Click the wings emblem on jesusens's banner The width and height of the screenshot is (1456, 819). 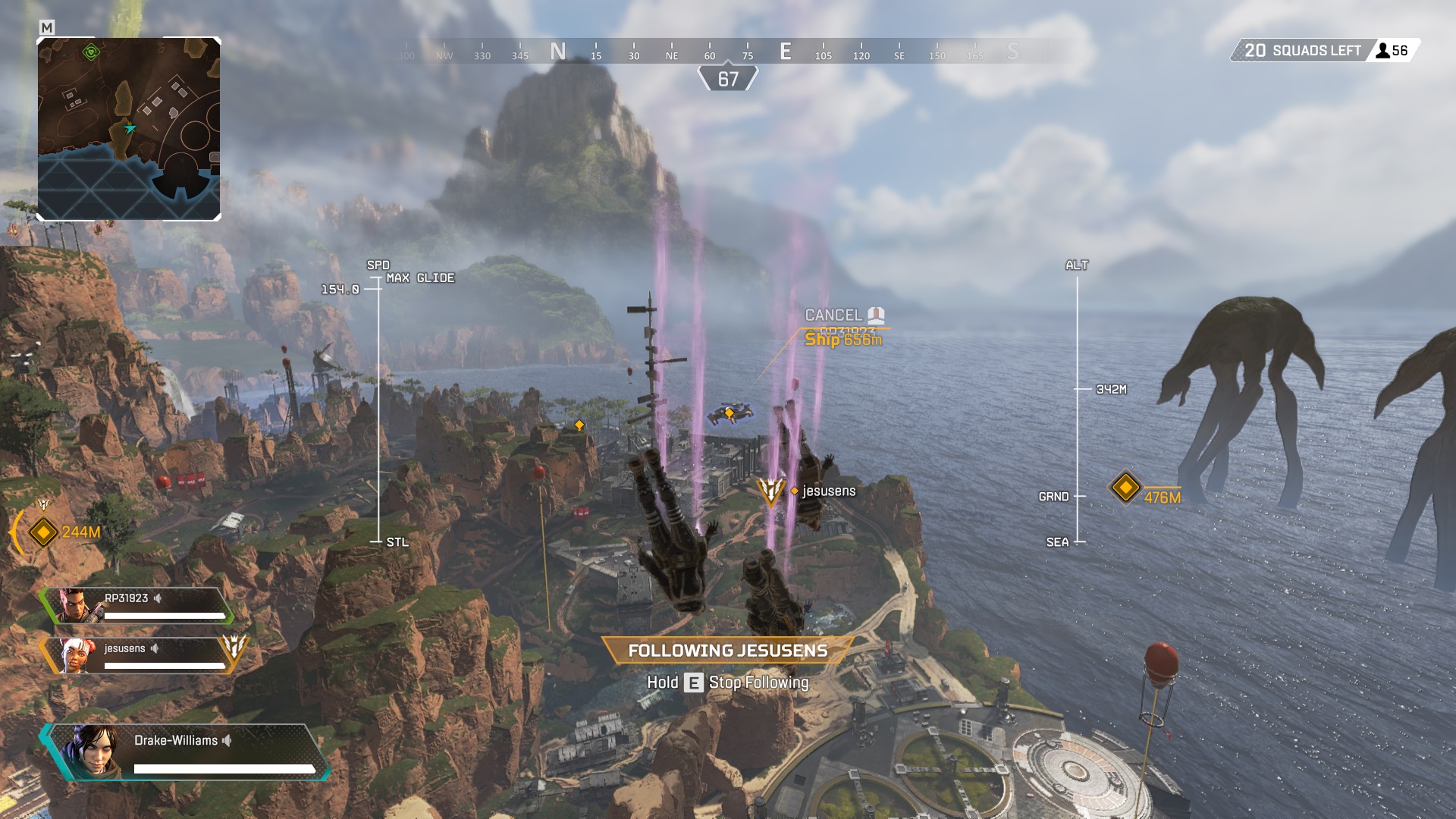237,648
